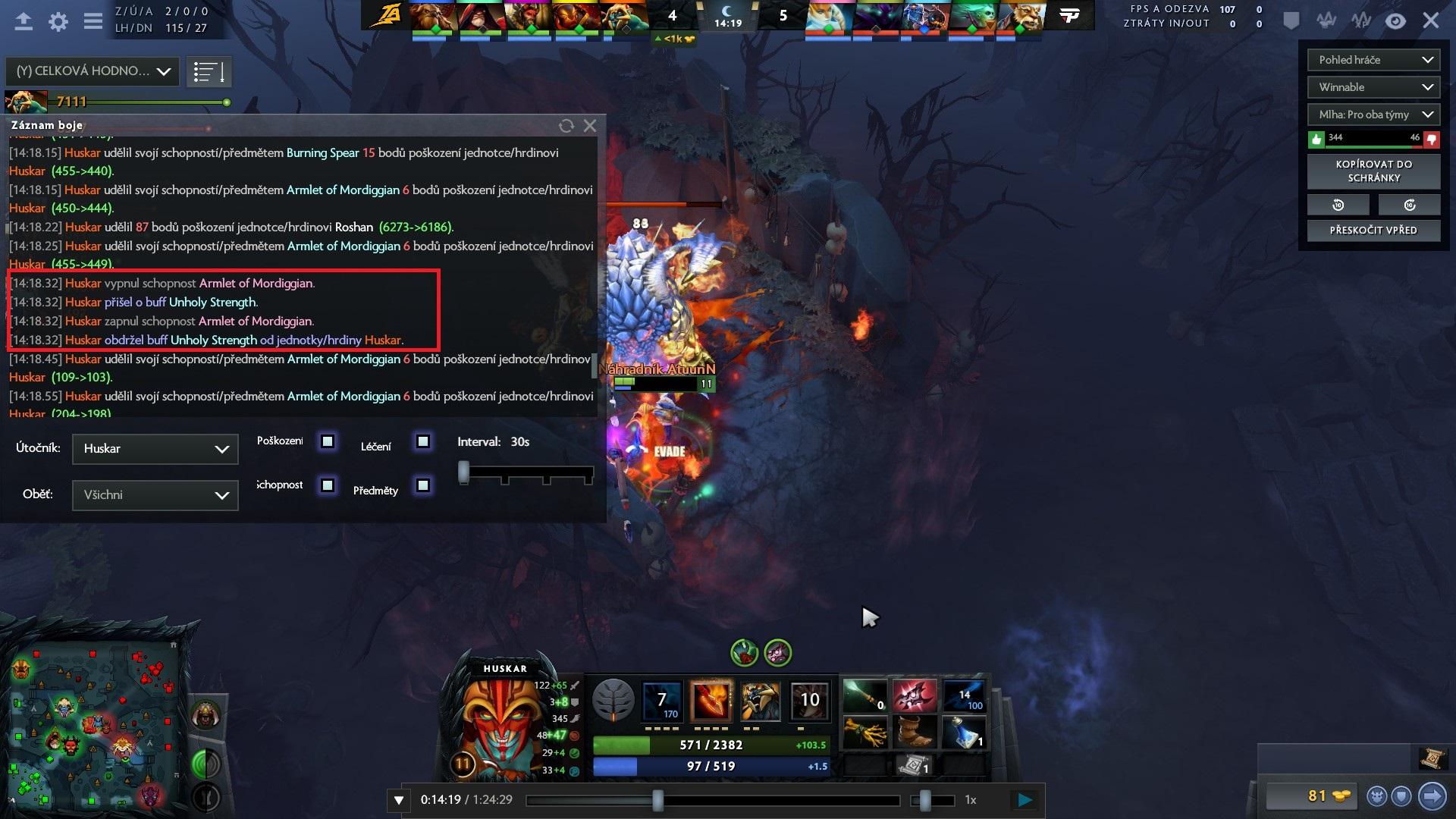Open the settings gear menu
1456x819 pixels.
pyautogui.click(x=58, y=21)
